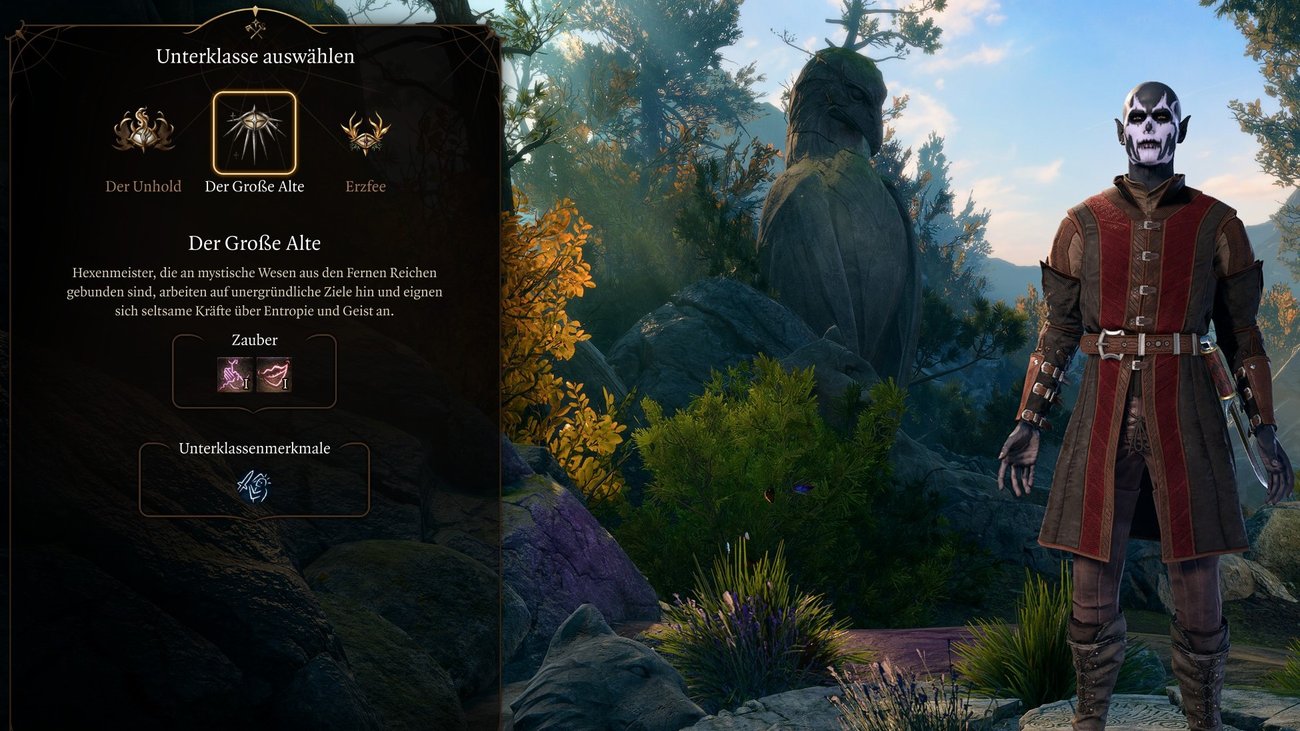This screenshot has height=731, width=1300.
Task: Inspect the lips spell icon under Zauber
Action: tap(274, 374)
